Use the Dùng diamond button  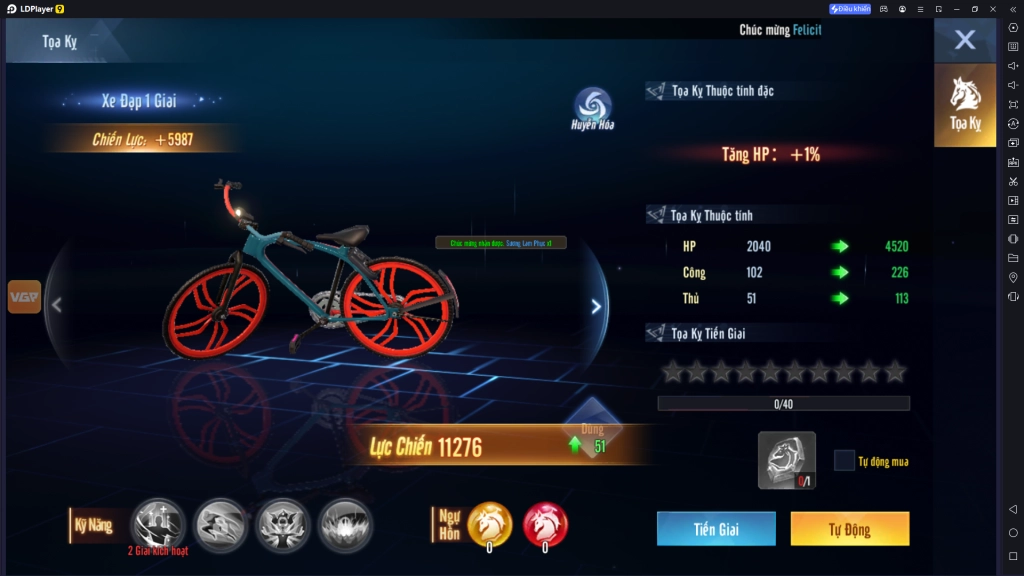click(x=593, y=426)
